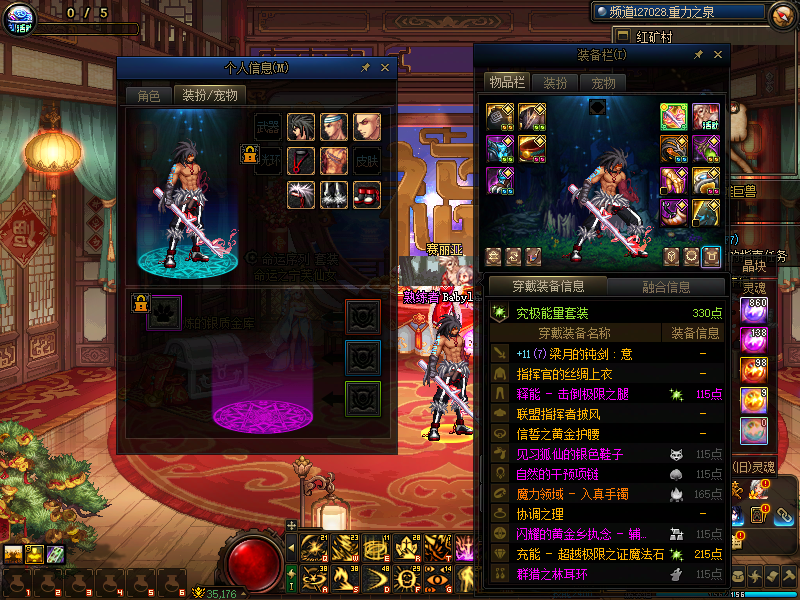Select the bald face avatar slot
The width and height of the screenshot is (800, 600).
tap(367, 127)
